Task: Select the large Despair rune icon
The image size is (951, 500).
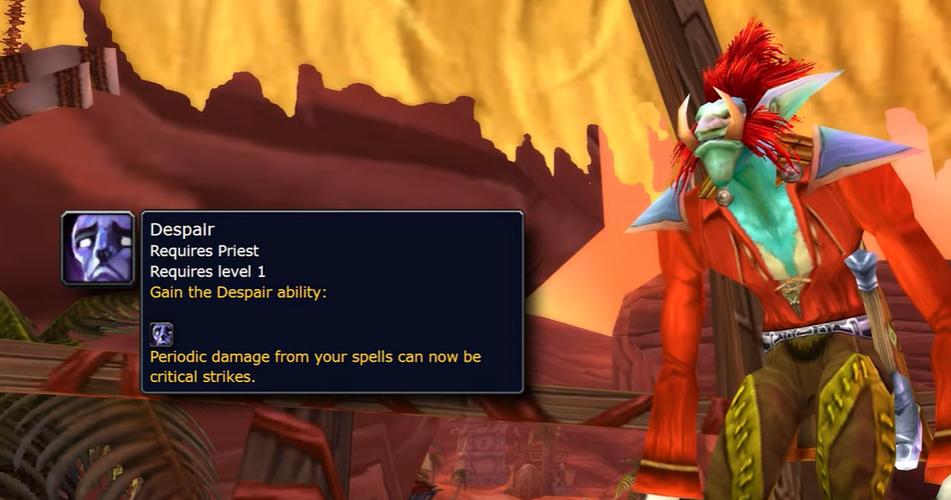Action: point(98,249)
